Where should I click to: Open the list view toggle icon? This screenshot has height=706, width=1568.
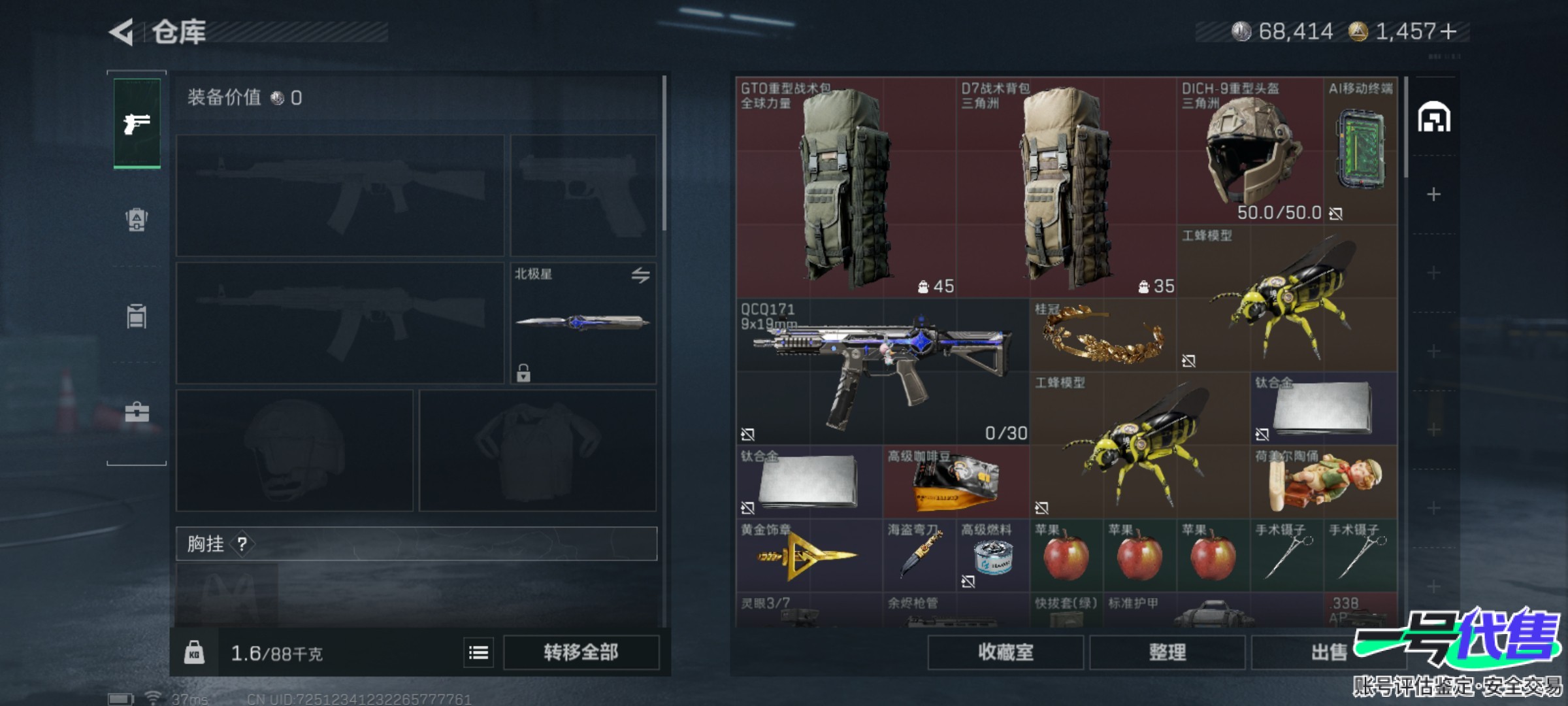478,652
